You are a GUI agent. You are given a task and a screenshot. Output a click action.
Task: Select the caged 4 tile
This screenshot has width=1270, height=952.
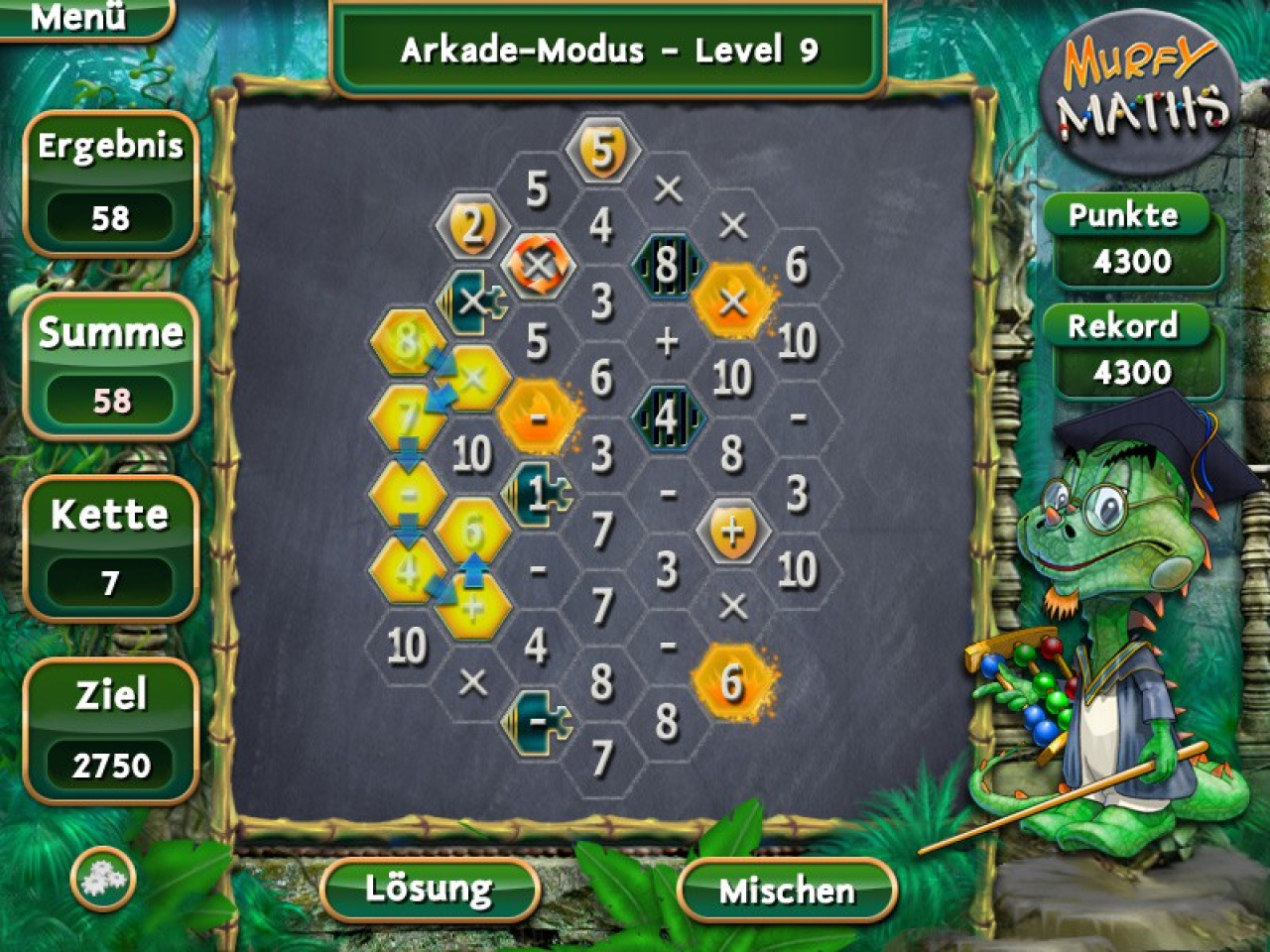pos(667,417)
